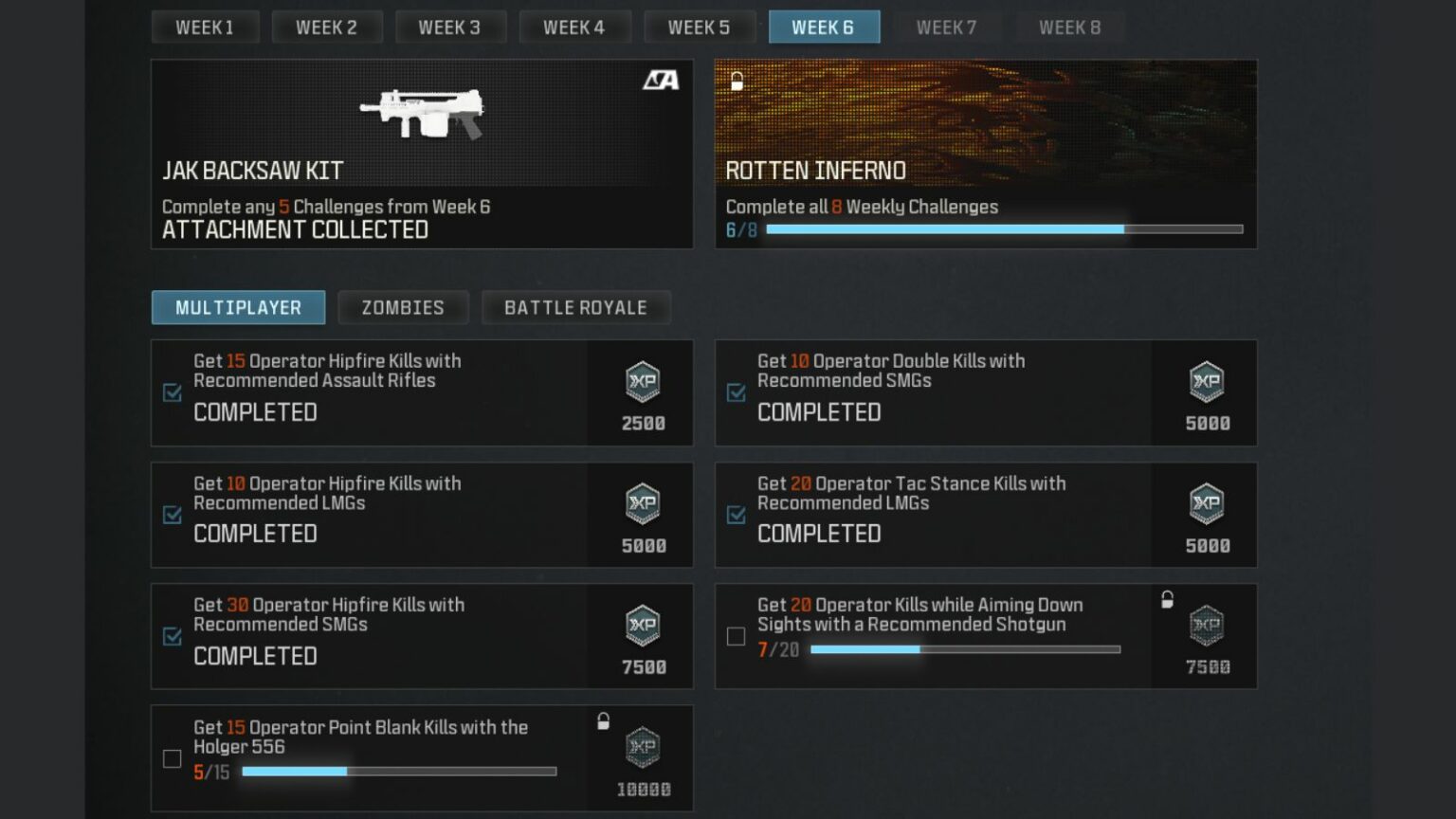Click the 7500 XP icon for SMG hipfire challenge
Viewport: 1456px width, 819px height.
point(641,627)
